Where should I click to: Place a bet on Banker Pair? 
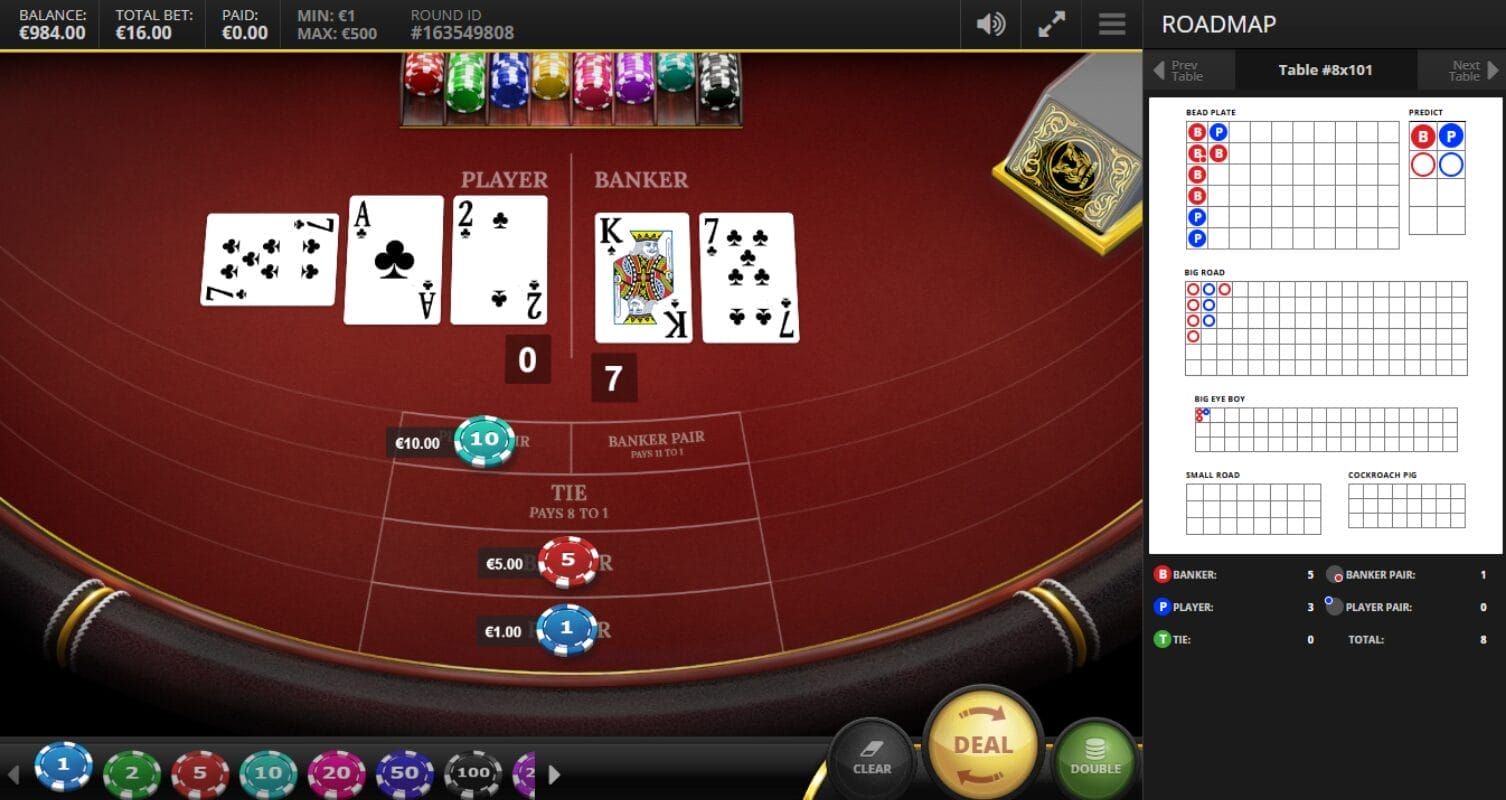pos(656,444)
